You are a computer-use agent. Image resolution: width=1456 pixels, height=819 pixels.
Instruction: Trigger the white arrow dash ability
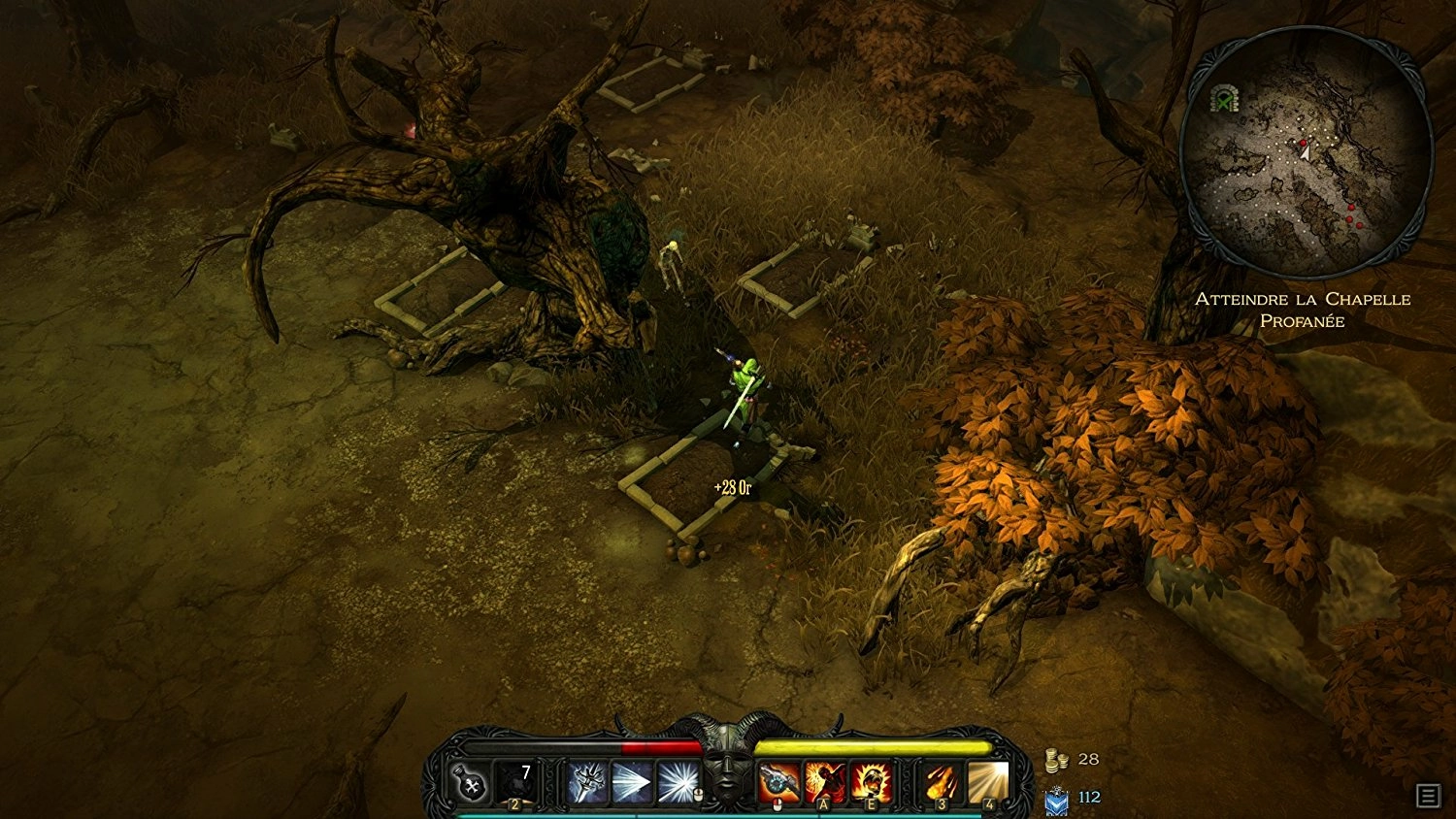coord(632,782)
